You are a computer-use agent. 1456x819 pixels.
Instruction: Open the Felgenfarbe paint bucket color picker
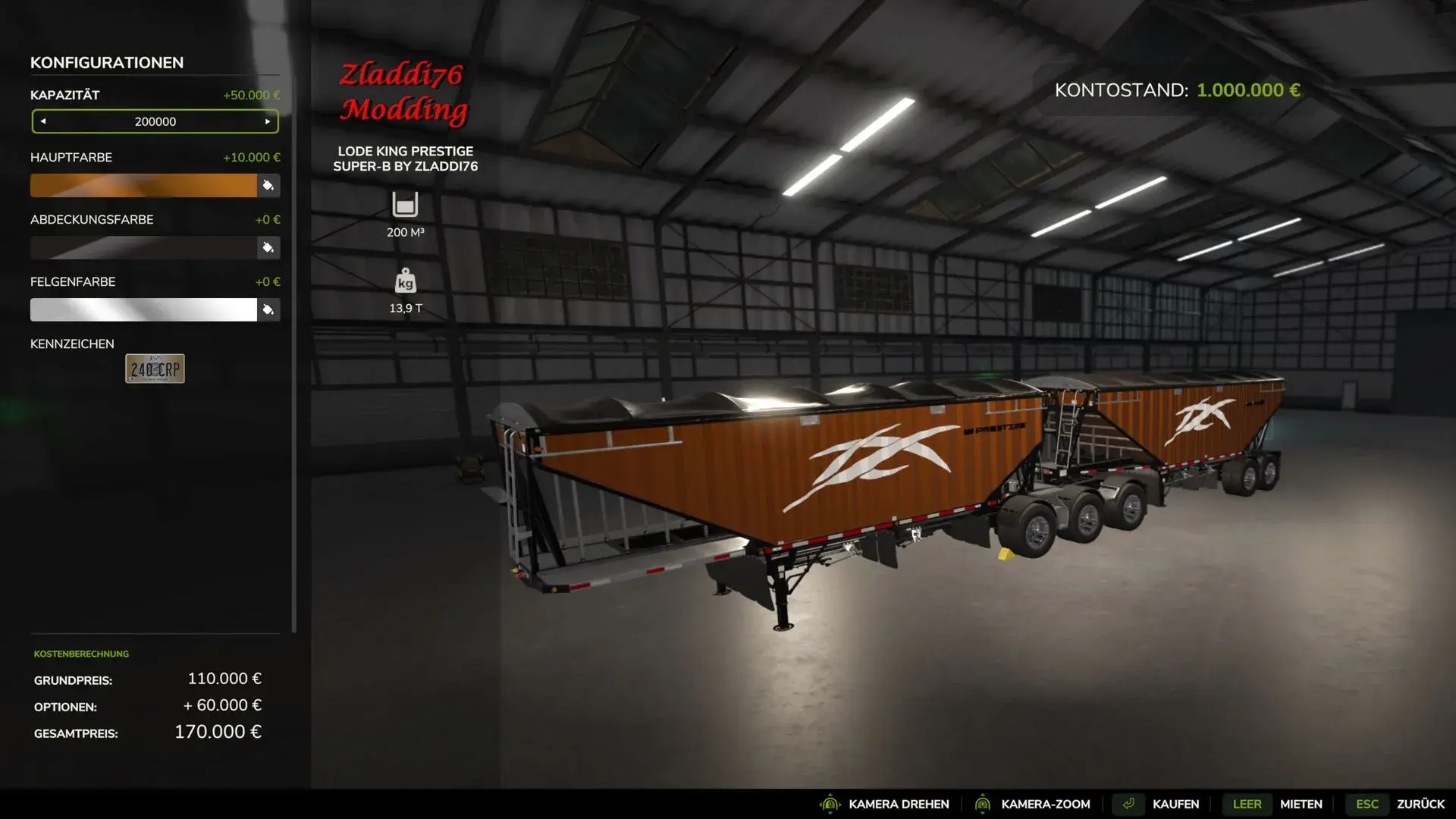[x=269, y=309]
